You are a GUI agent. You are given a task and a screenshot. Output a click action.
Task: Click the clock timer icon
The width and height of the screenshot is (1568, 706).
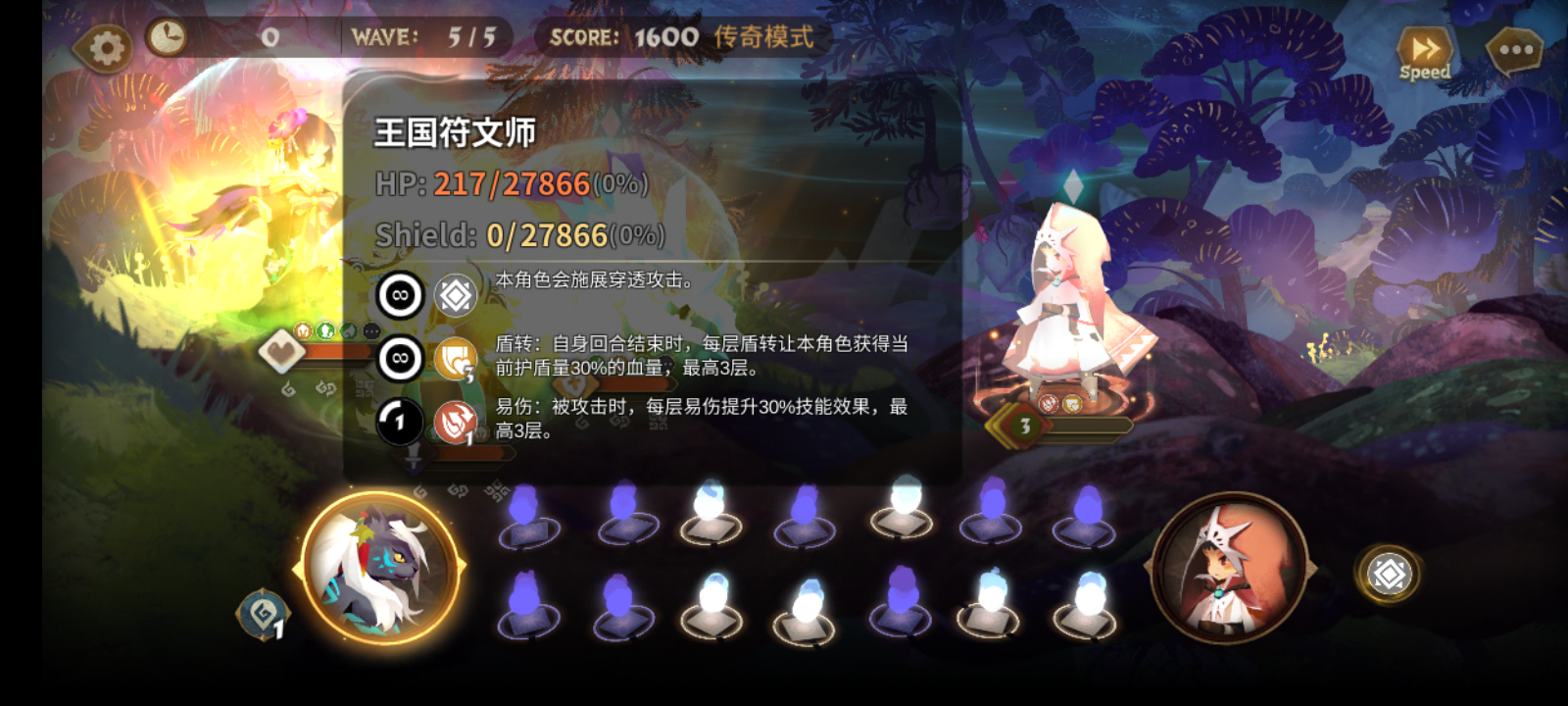[x=169, y=37]
